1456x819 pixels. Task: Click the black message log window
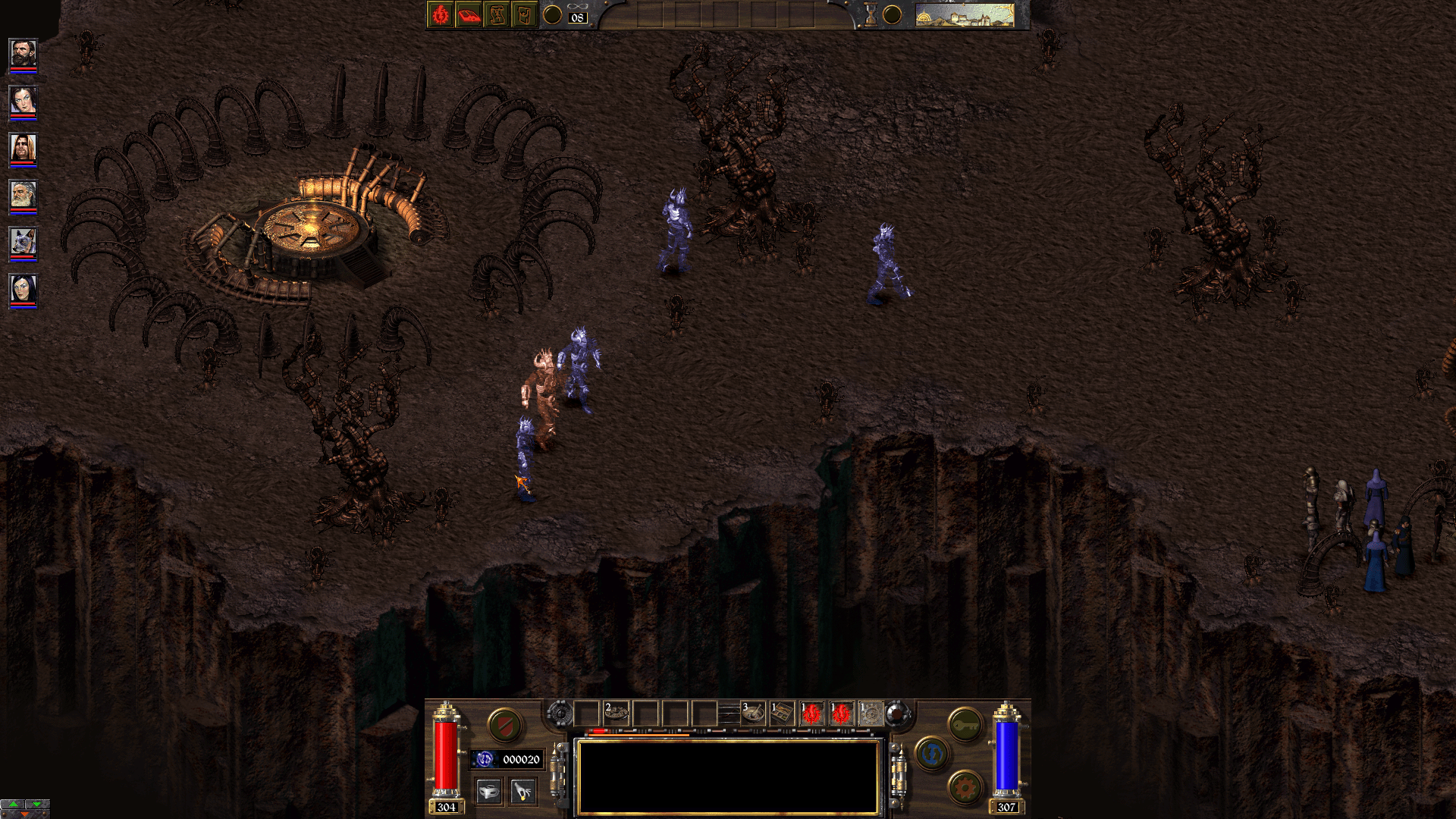(728, 777)
